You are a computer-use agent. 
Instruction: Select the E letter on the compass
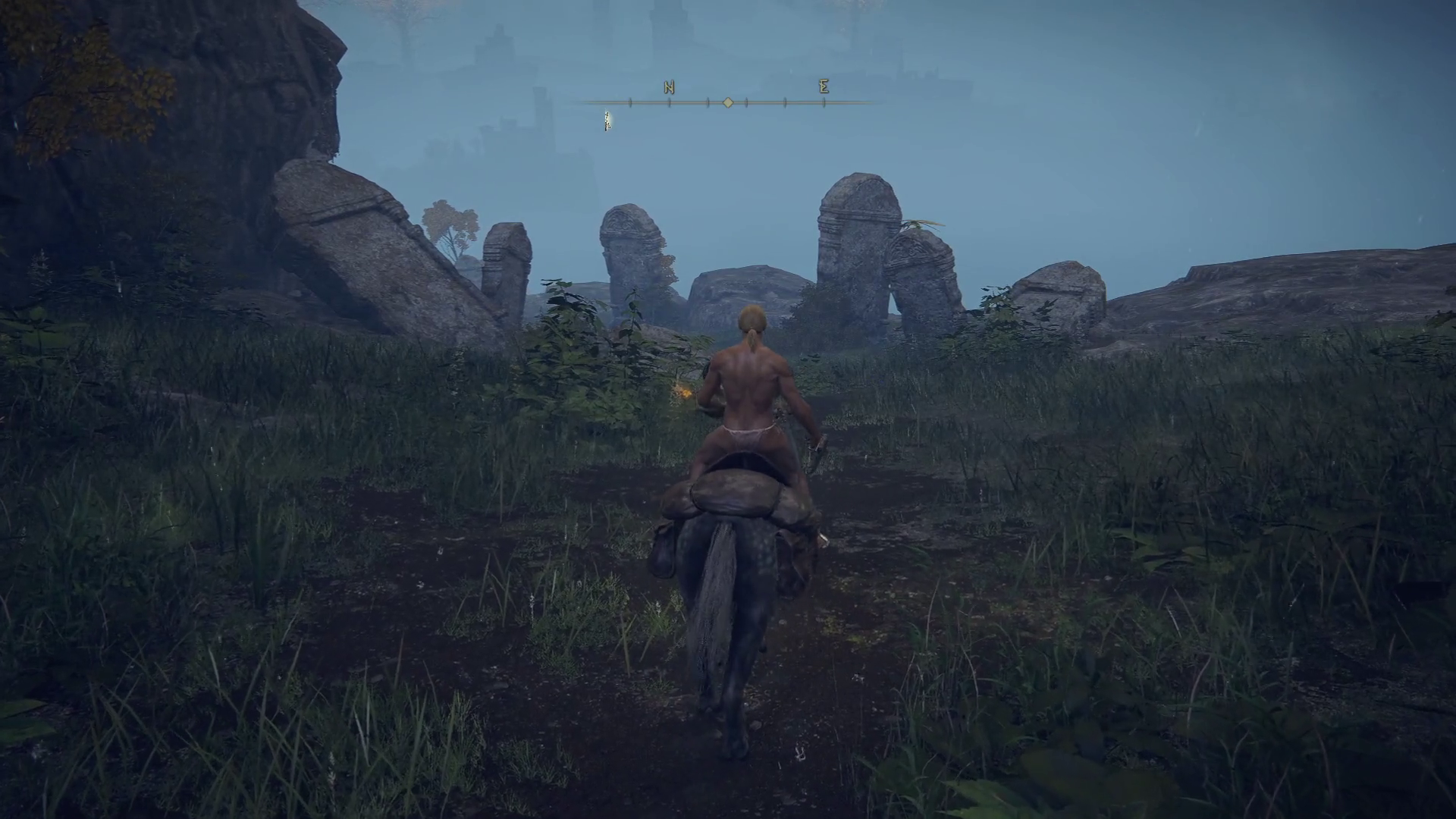click(x=824, y=86)
